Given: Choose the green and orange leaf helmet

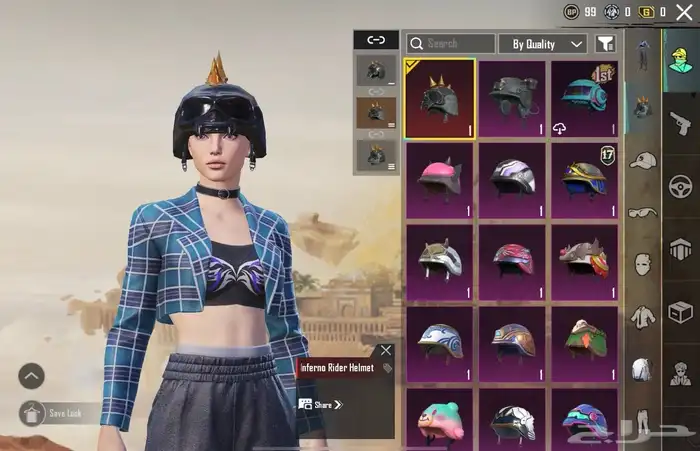Looking at the screenshot, I should pyautogui.click(x=584, y=343).
